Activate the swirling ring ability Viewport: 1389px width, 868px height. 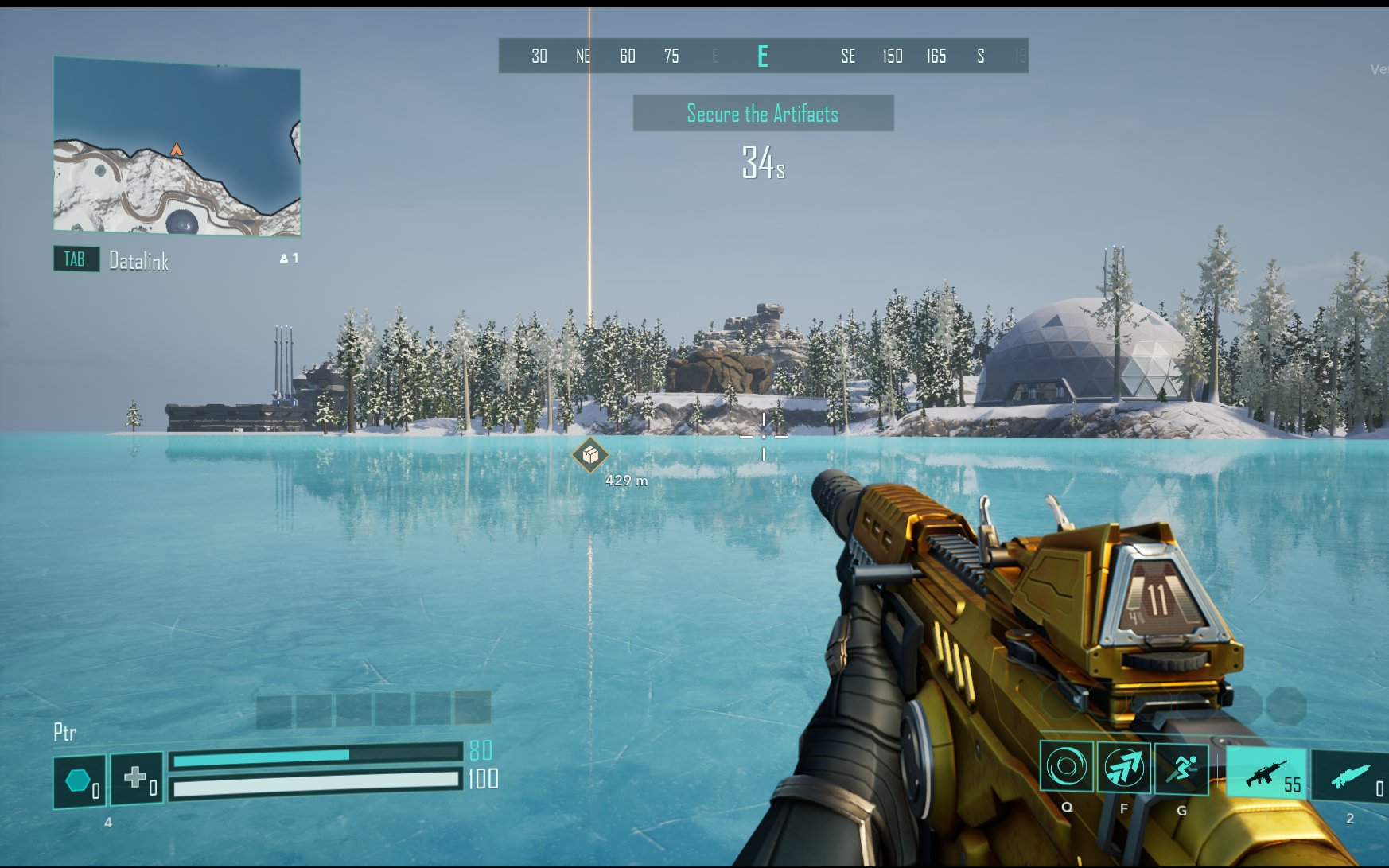1067,768
